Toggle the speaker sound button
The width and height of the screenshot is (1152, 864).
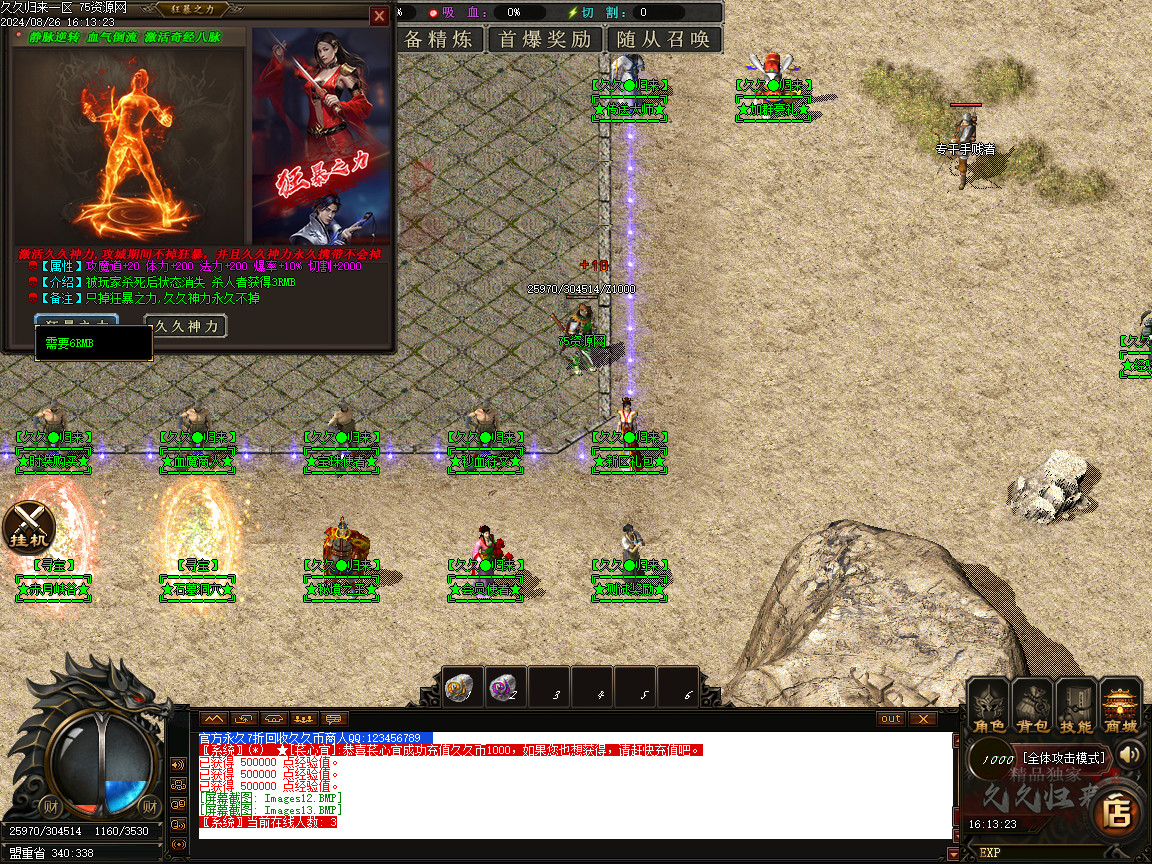[x=1130, y=754]
